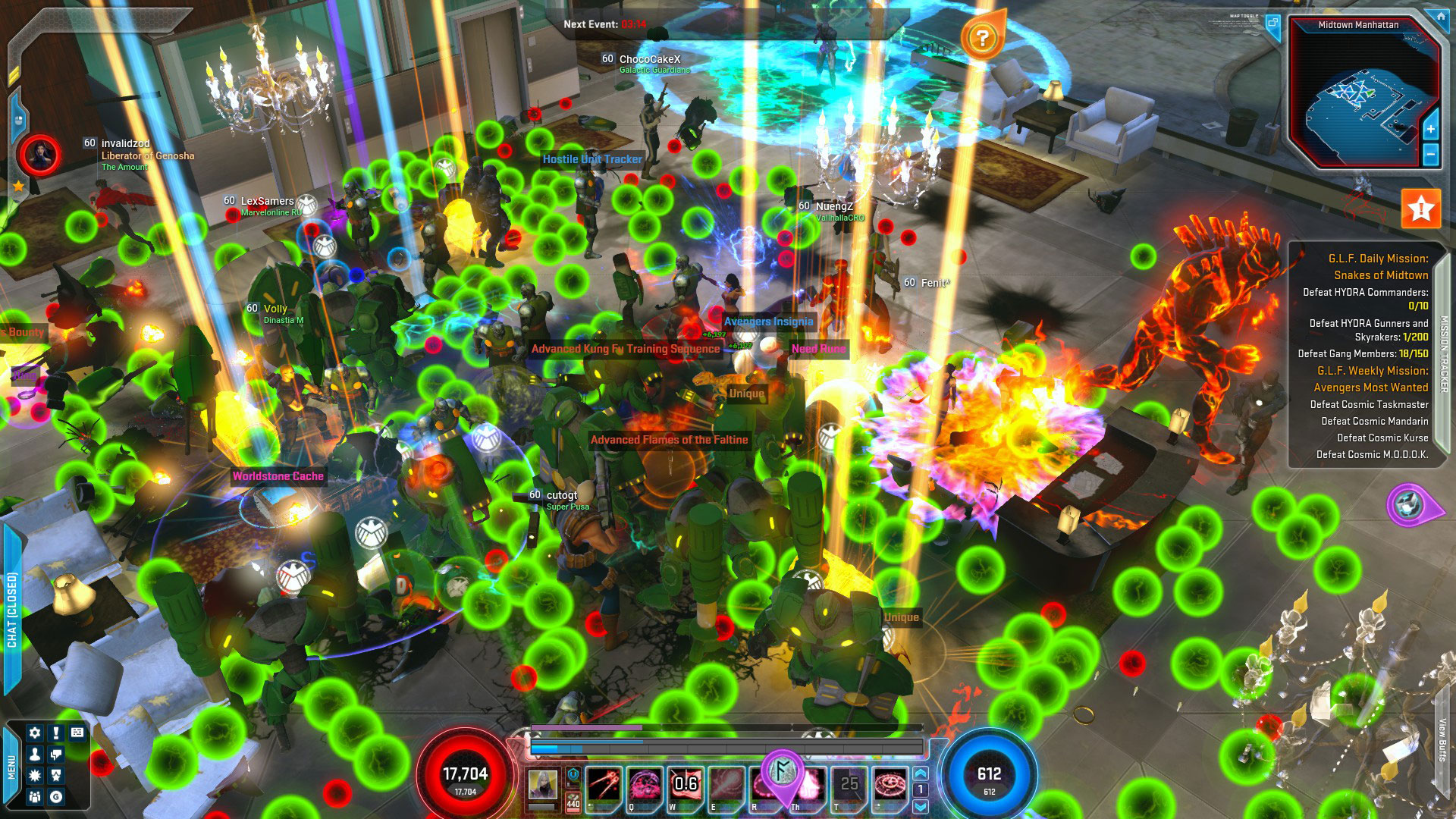Click the circled G currency icon
1456x819 pixels.
[x=55, y=796]
